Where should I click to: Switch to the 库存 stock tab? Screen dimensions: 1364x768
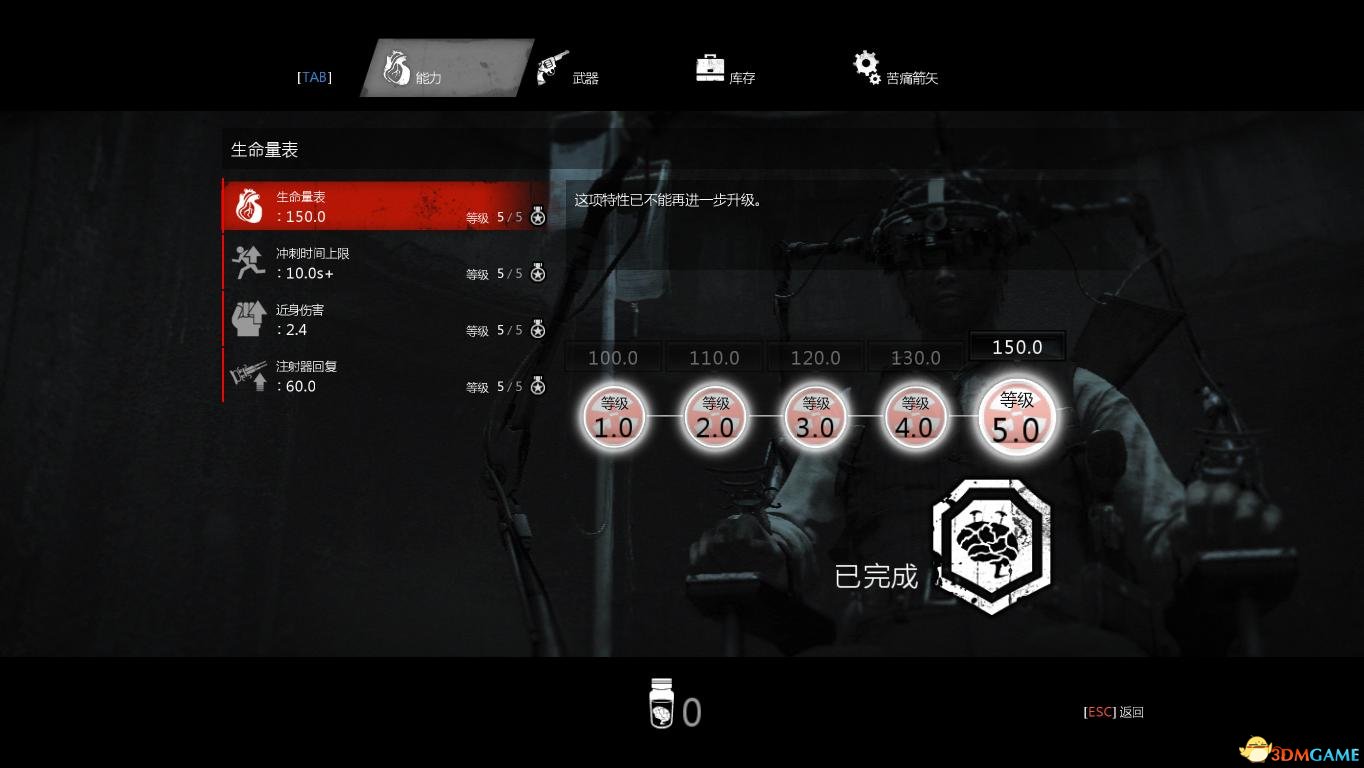(x=726, y=70)
